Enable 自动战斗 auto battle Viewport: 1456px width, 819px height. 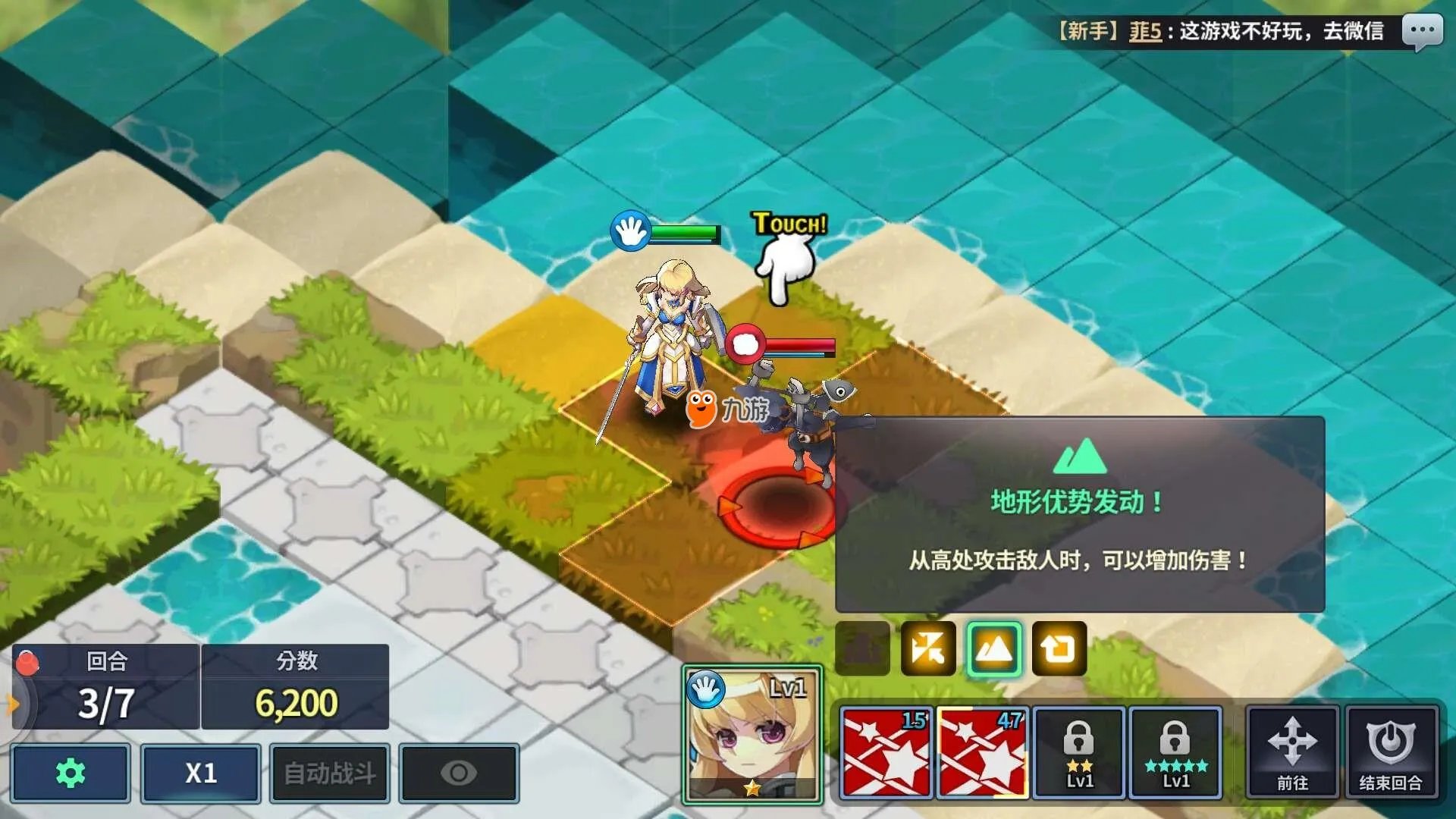330,773
